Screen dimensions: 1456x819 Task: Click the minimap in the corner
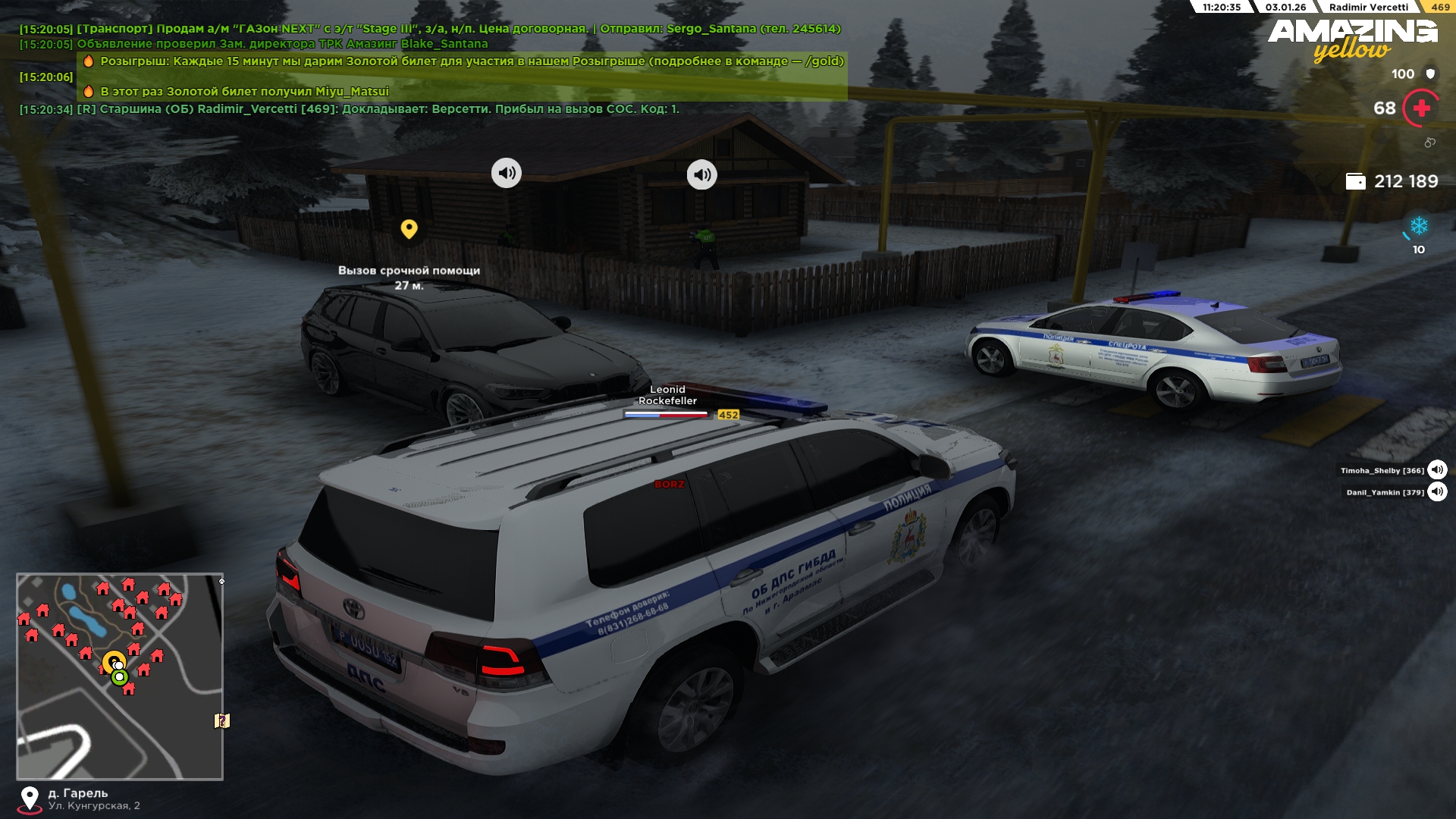click(120, 676)
